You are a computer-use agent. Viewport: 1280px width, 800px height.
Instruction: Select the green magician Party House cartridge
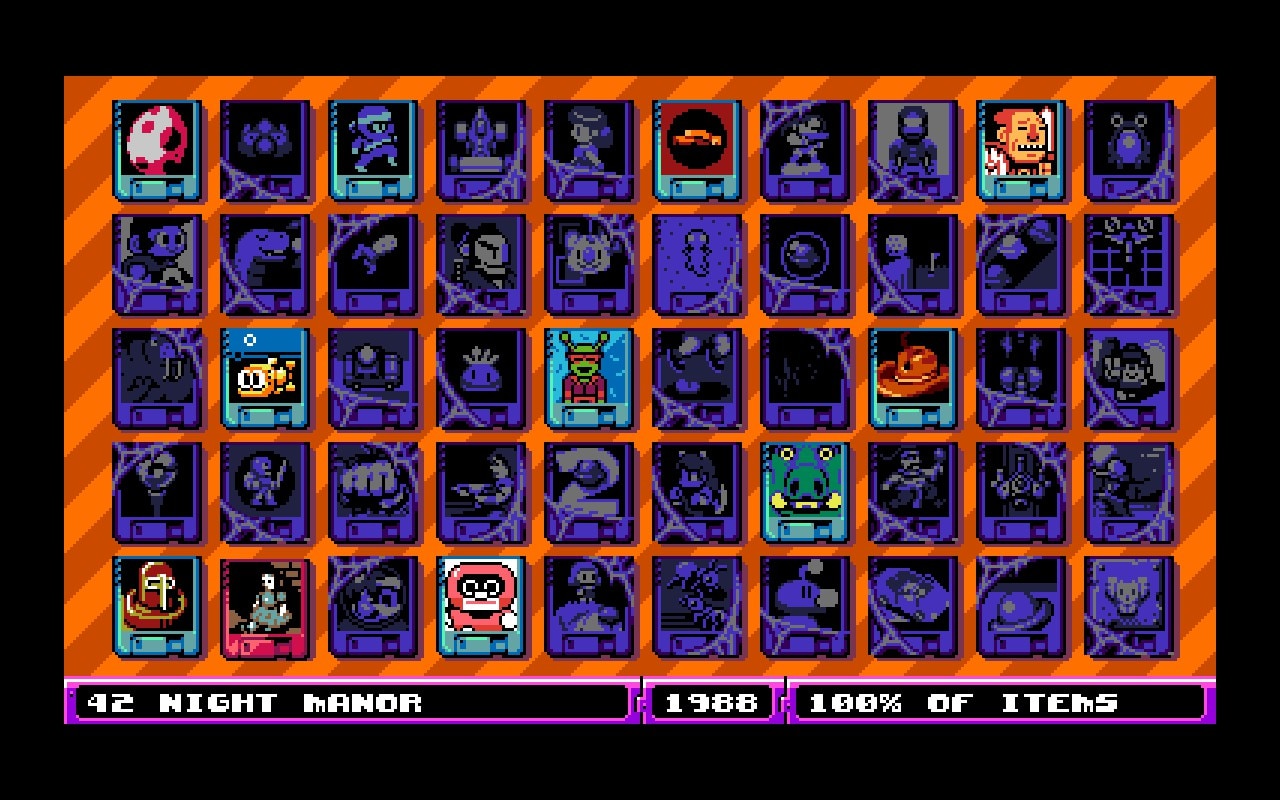click(589, 378)
